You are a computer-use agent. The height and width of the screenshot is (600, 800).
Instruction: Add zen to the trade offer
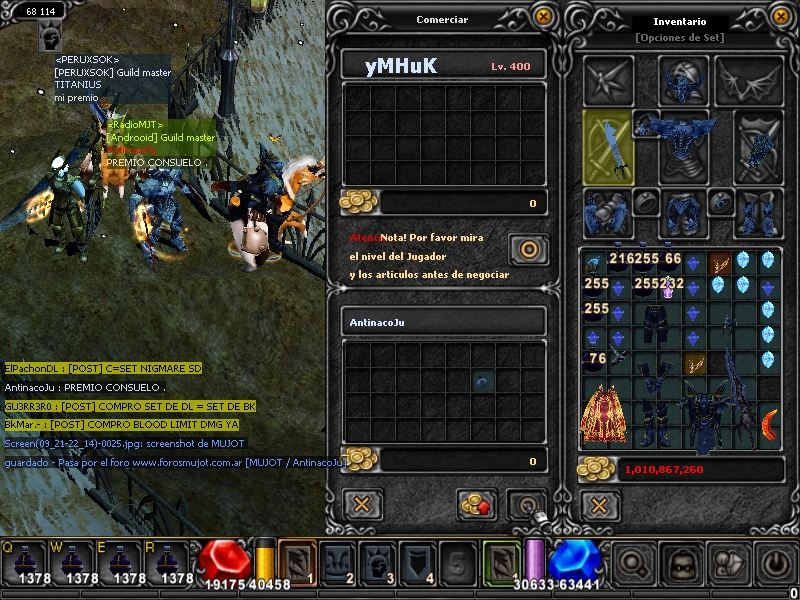[x=477, y=504]
